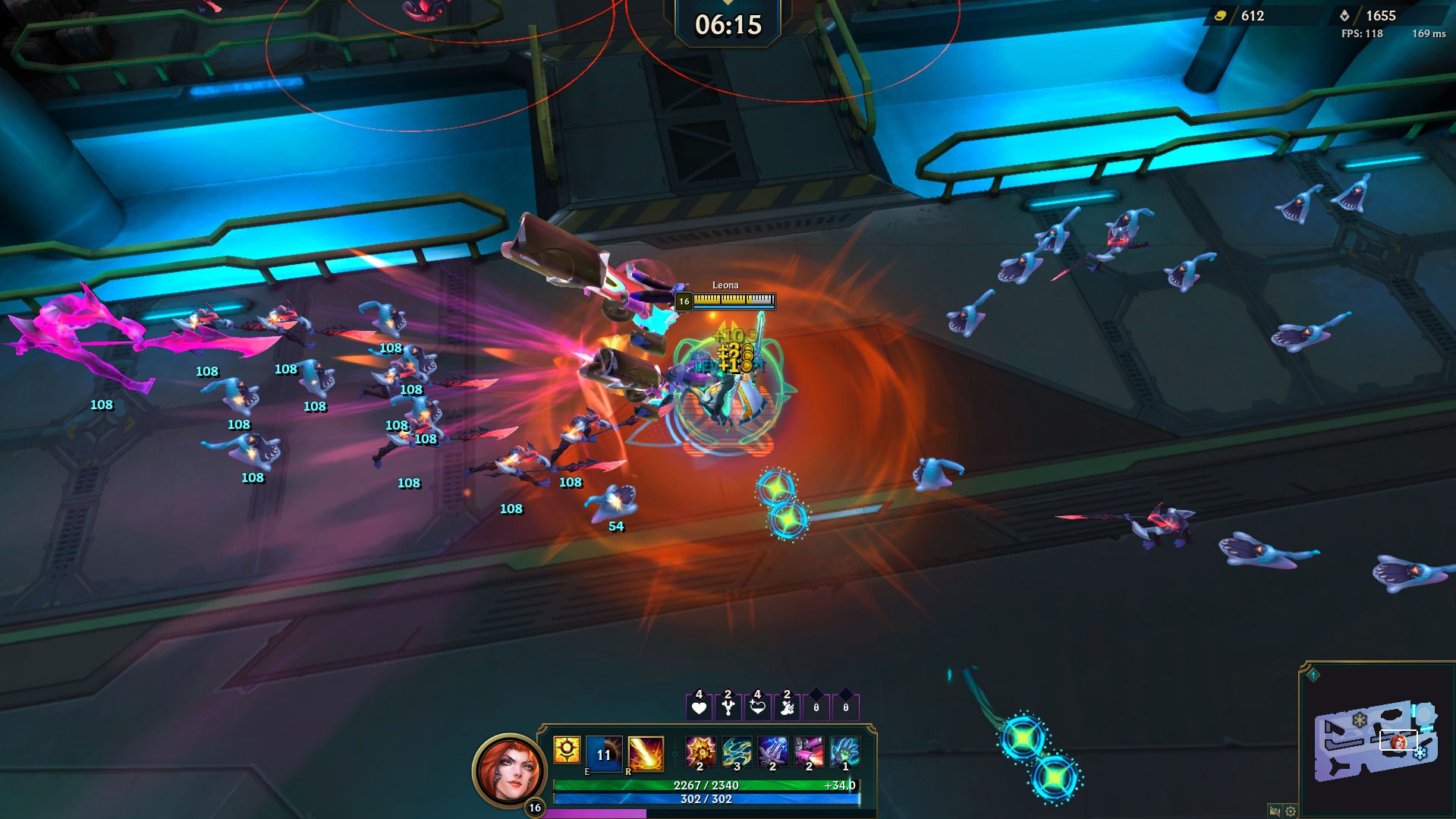Click the health regen upgrade icon

(757, 707)
